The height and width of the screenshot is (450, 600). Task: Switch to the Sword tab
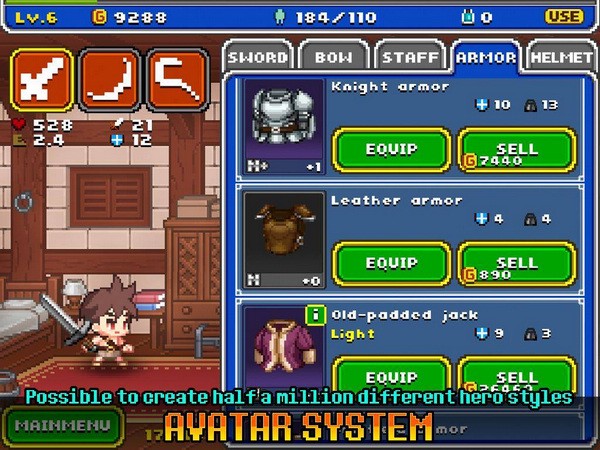point(257,57)
